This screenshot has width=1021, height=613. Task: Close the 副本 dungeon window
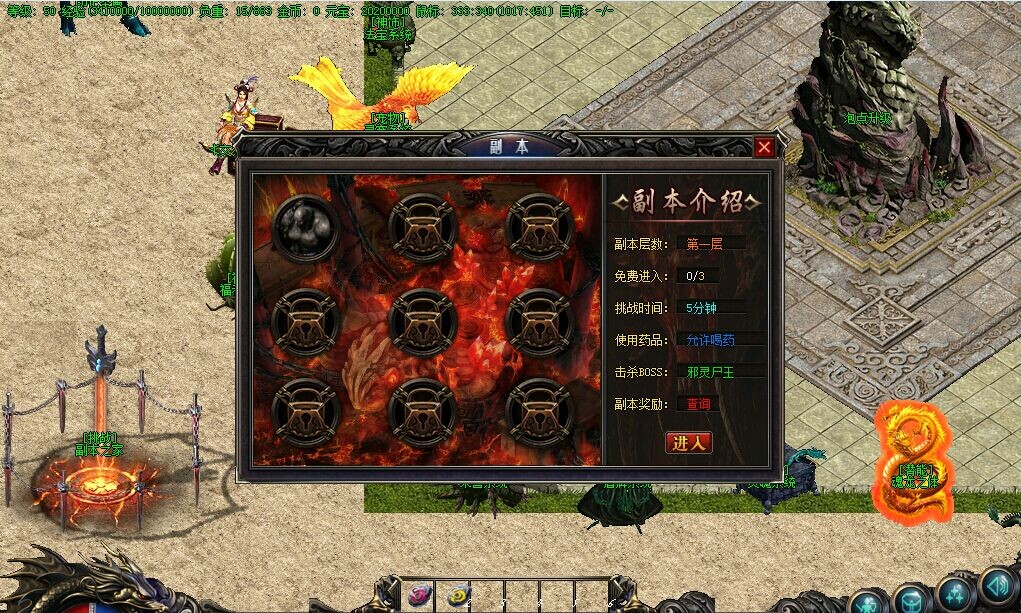[764, 148]
